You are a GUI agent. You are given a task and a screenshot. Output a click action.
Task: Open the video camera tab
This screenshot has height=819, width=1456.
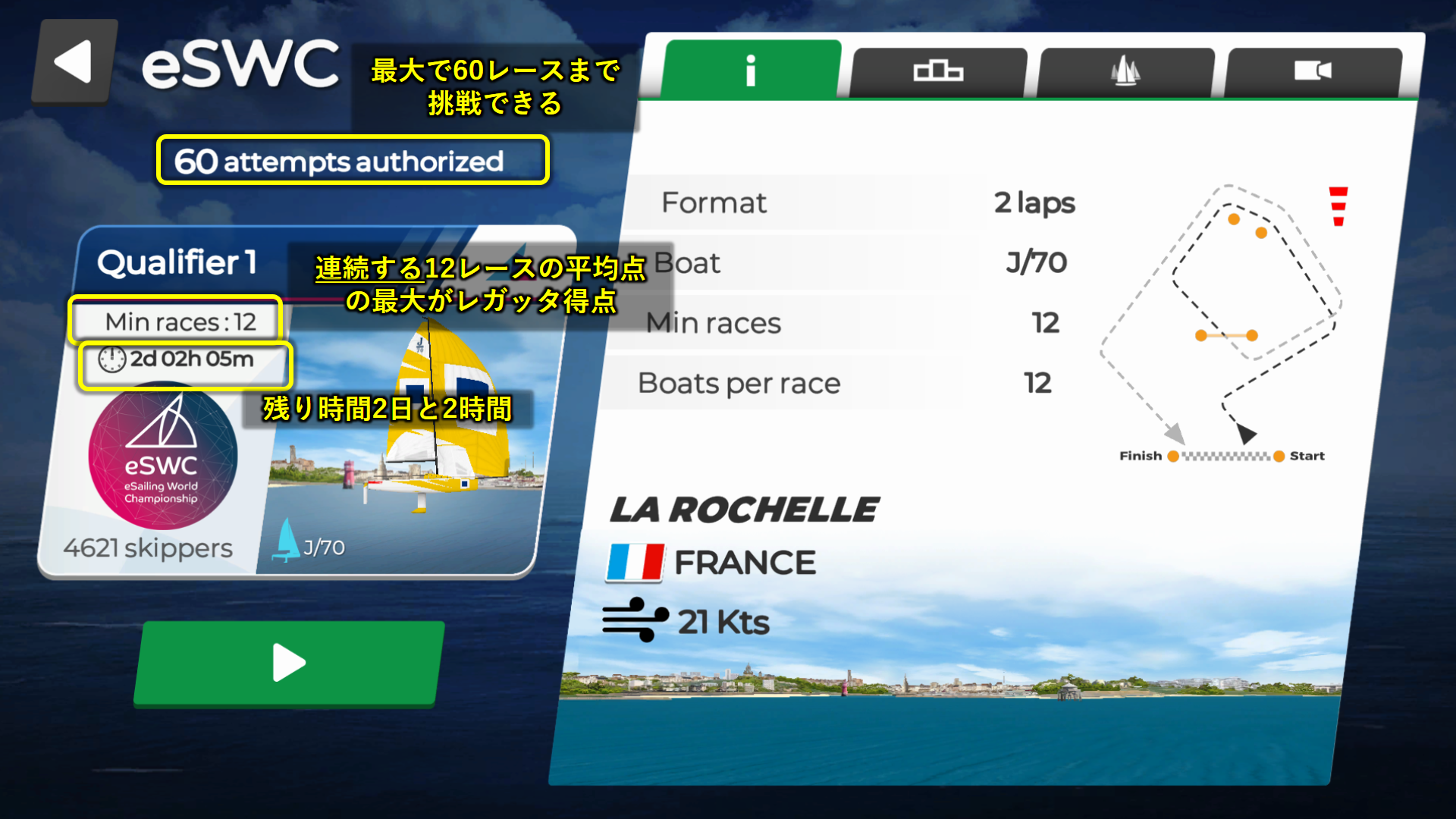[x=1313, y=72]
